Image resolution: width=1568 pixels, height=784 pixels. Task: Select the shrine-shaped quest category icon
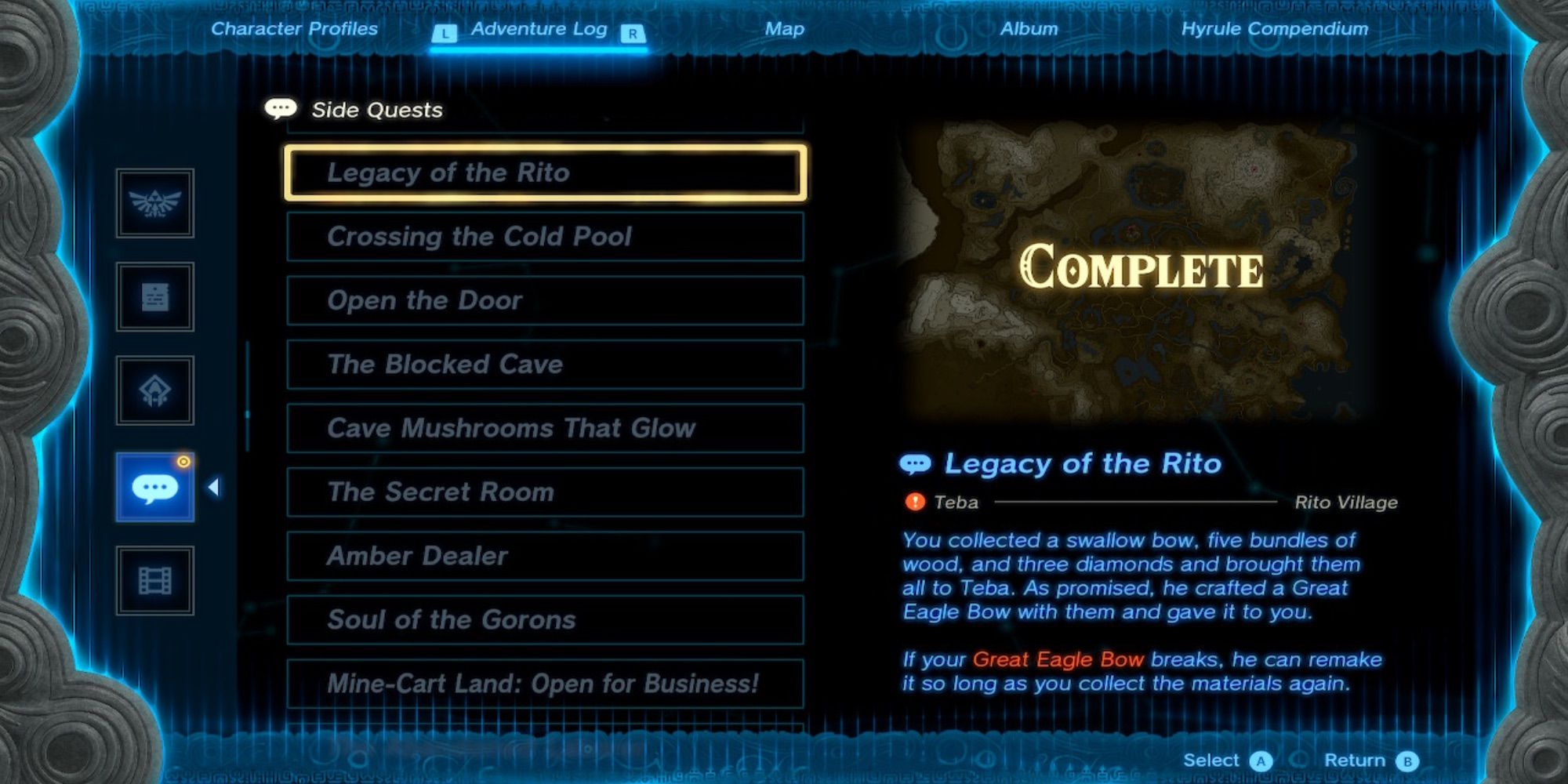click(154, 390)
